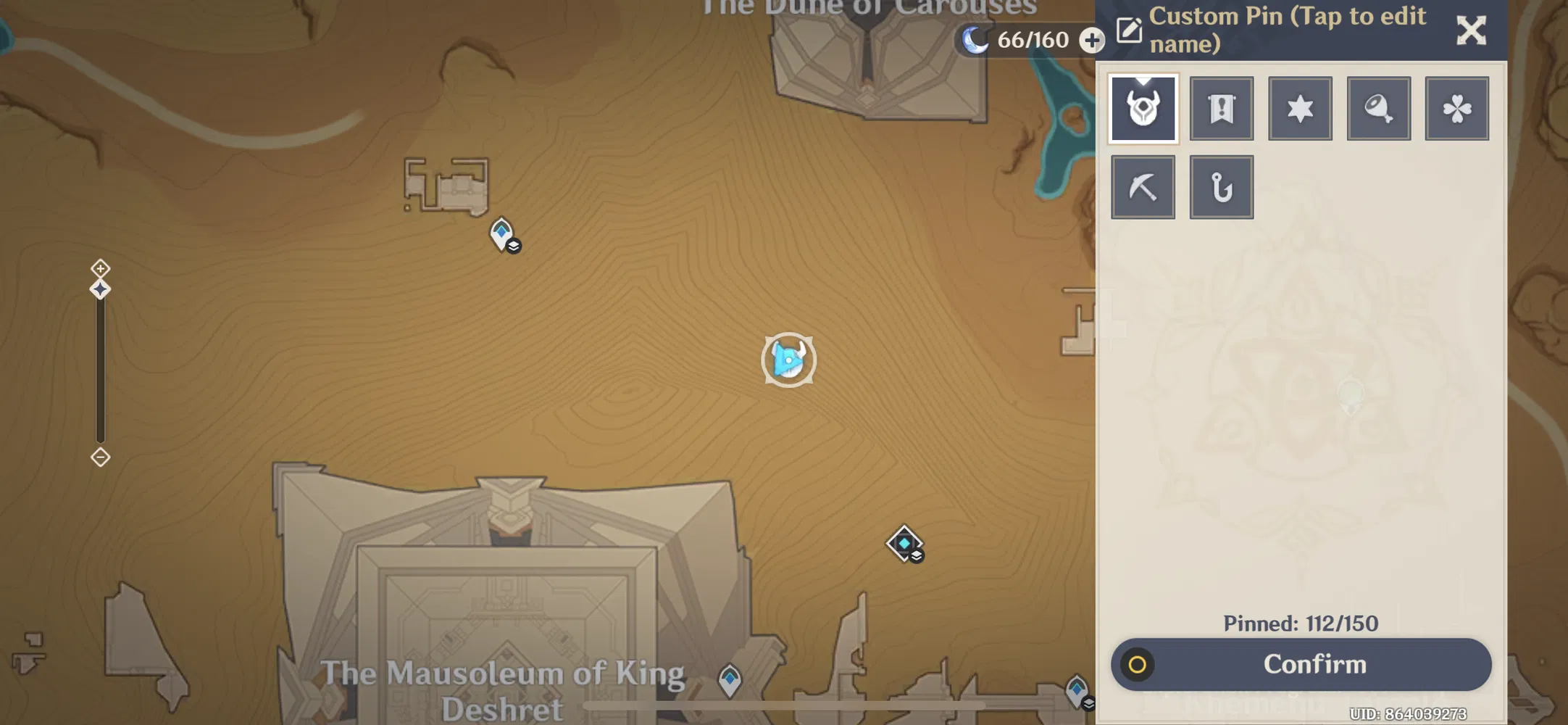
Task: Select the four-leaf clover pin icon
Action: click(1457, 107)
